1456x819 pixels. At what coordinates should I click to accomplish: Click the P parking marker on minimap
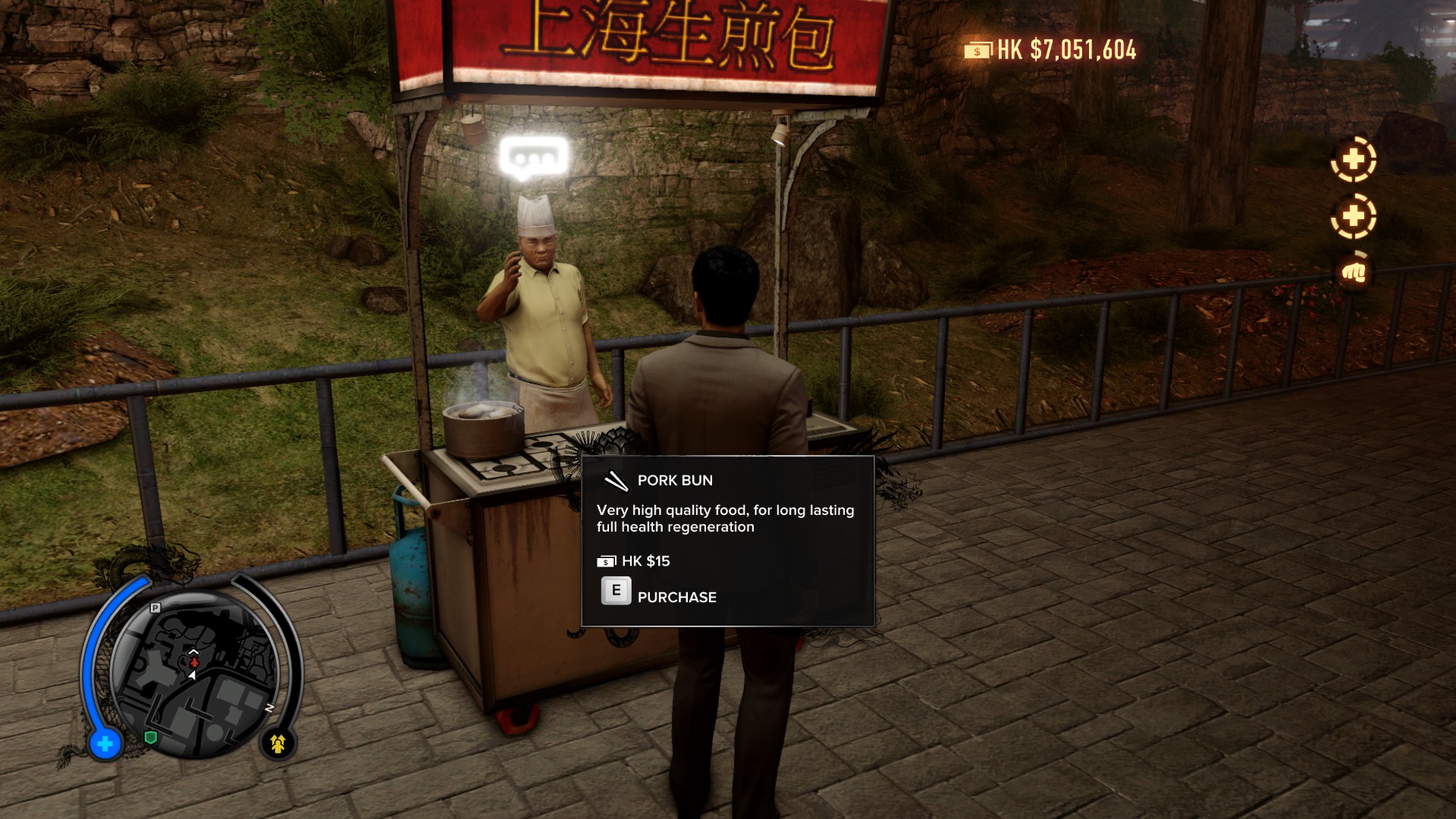155,607
